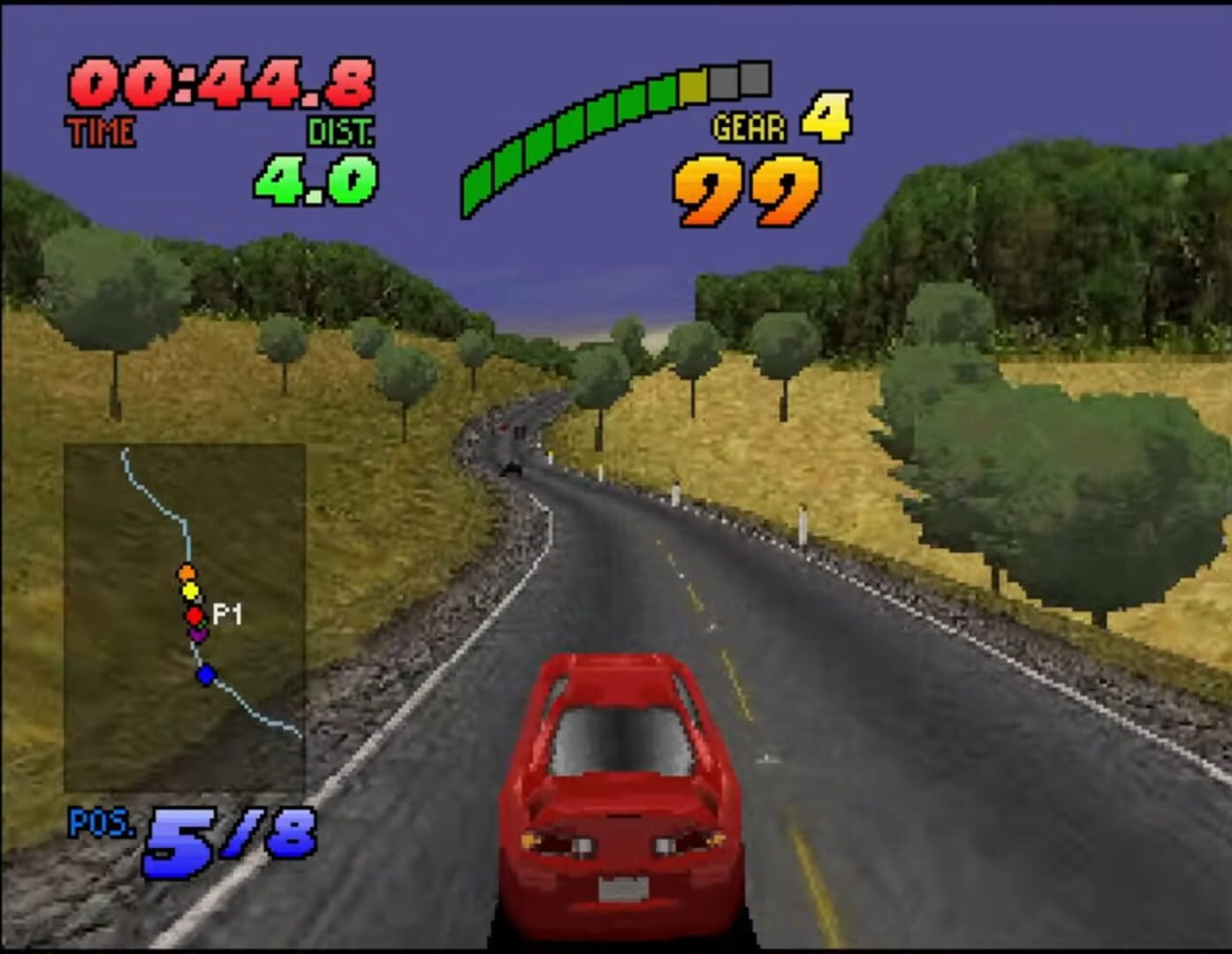This screenshot has width=1232, height=954.
Task: Click the blue trailing car dot on minimap
Action: 206,673
